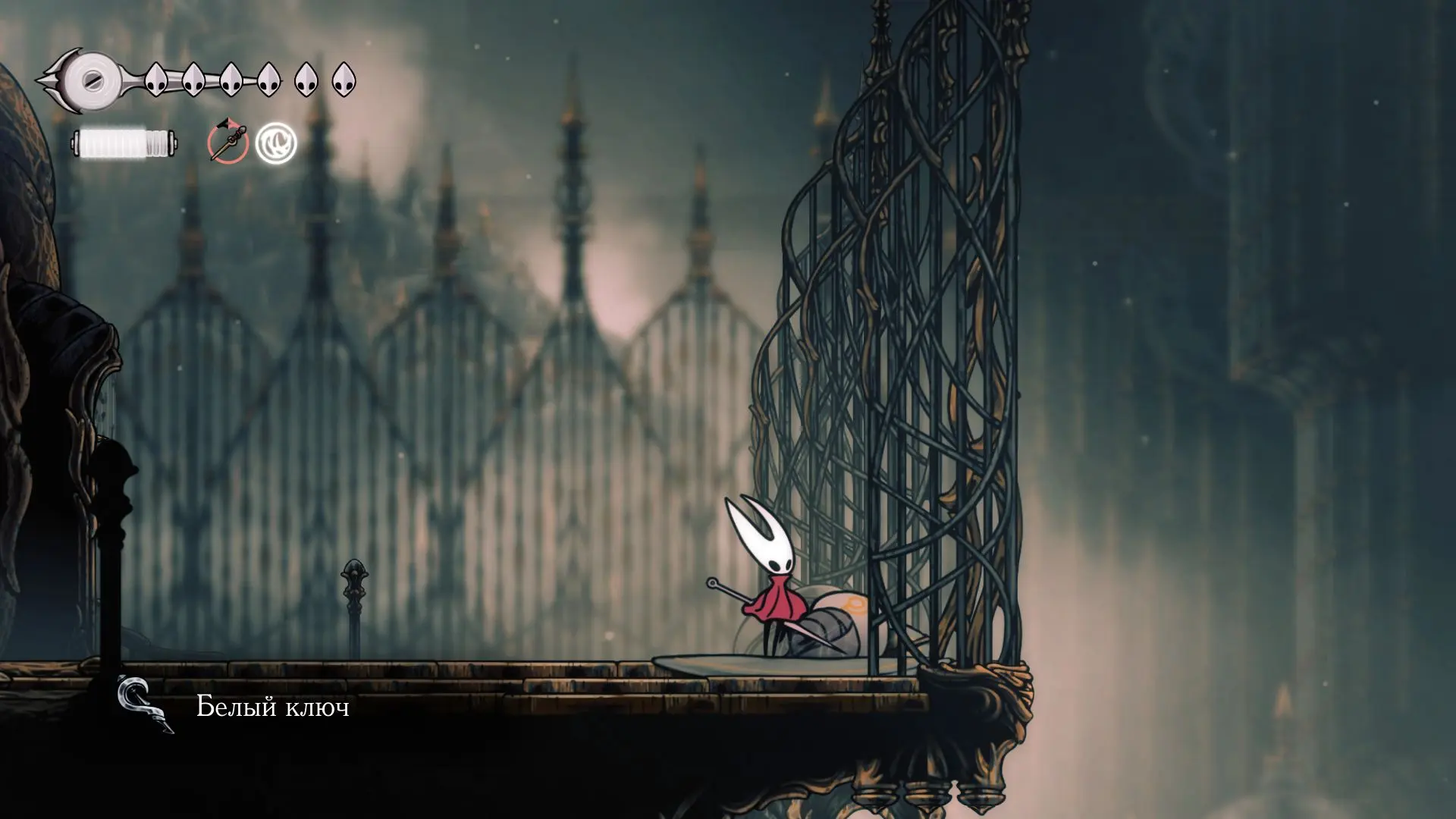The width and height of the screenshot is (1456, 819).
Task: Click the White Key pickup icon
Action: pos(145,705)
